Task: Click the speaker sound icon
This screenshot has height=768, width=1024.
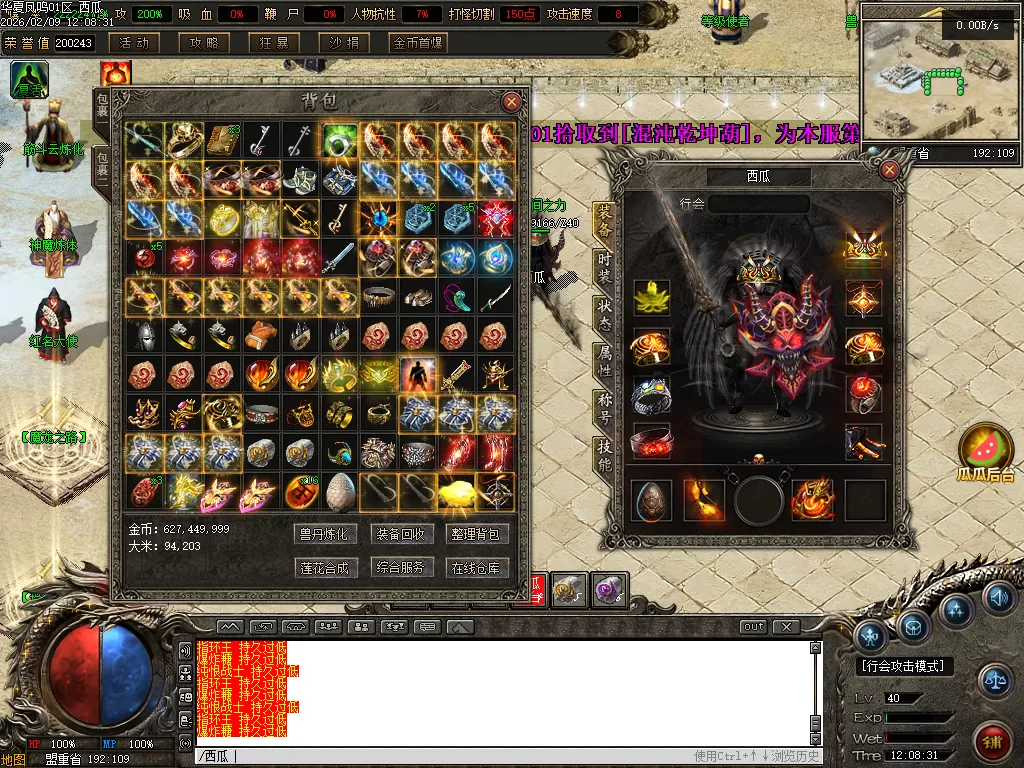Action: pos(997,599)
